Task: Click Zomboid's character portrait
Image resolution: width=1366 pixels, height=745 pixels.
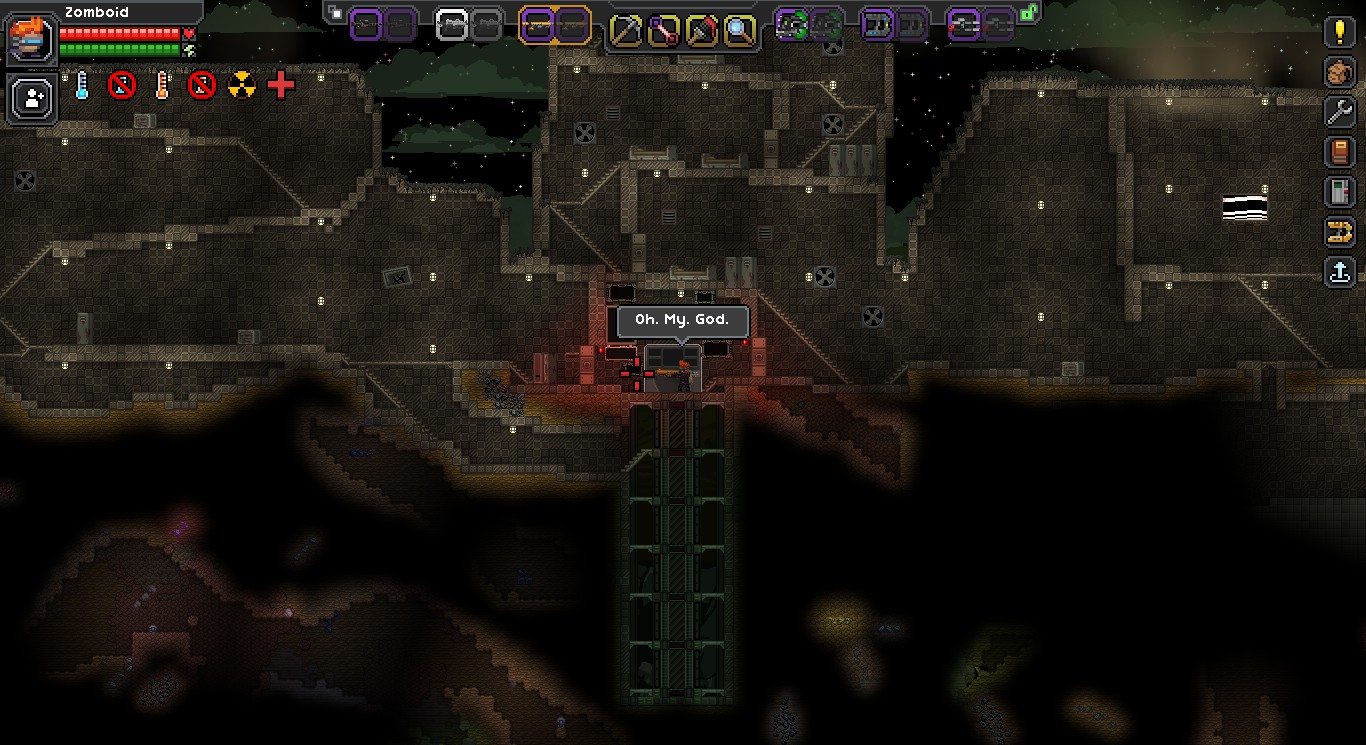Action: point(30,39)
